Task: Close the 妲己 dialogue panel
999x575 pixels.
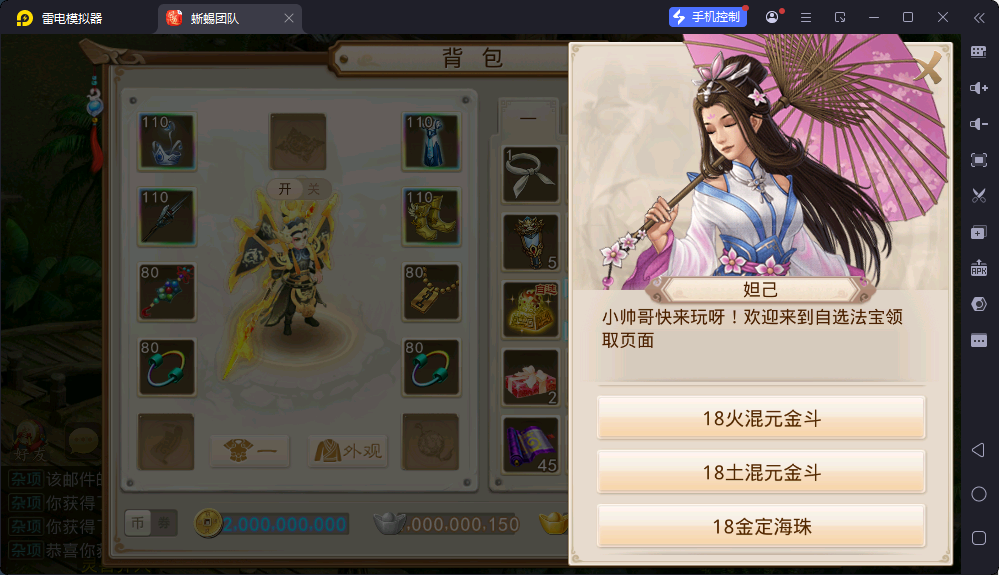Action: (x=930, y=67)
